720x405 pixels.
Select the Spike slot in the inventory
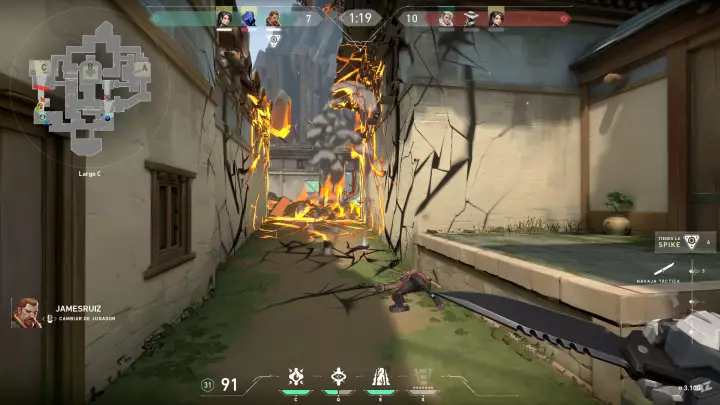click(x=691, y=241)
